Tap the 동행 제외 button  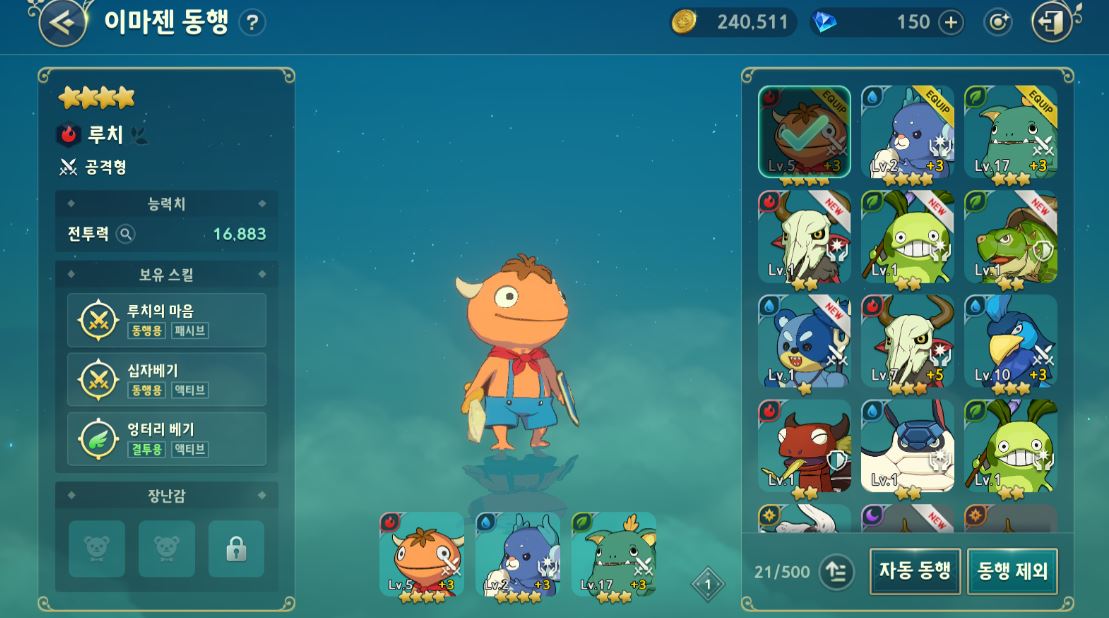(x=1012, y=571)
